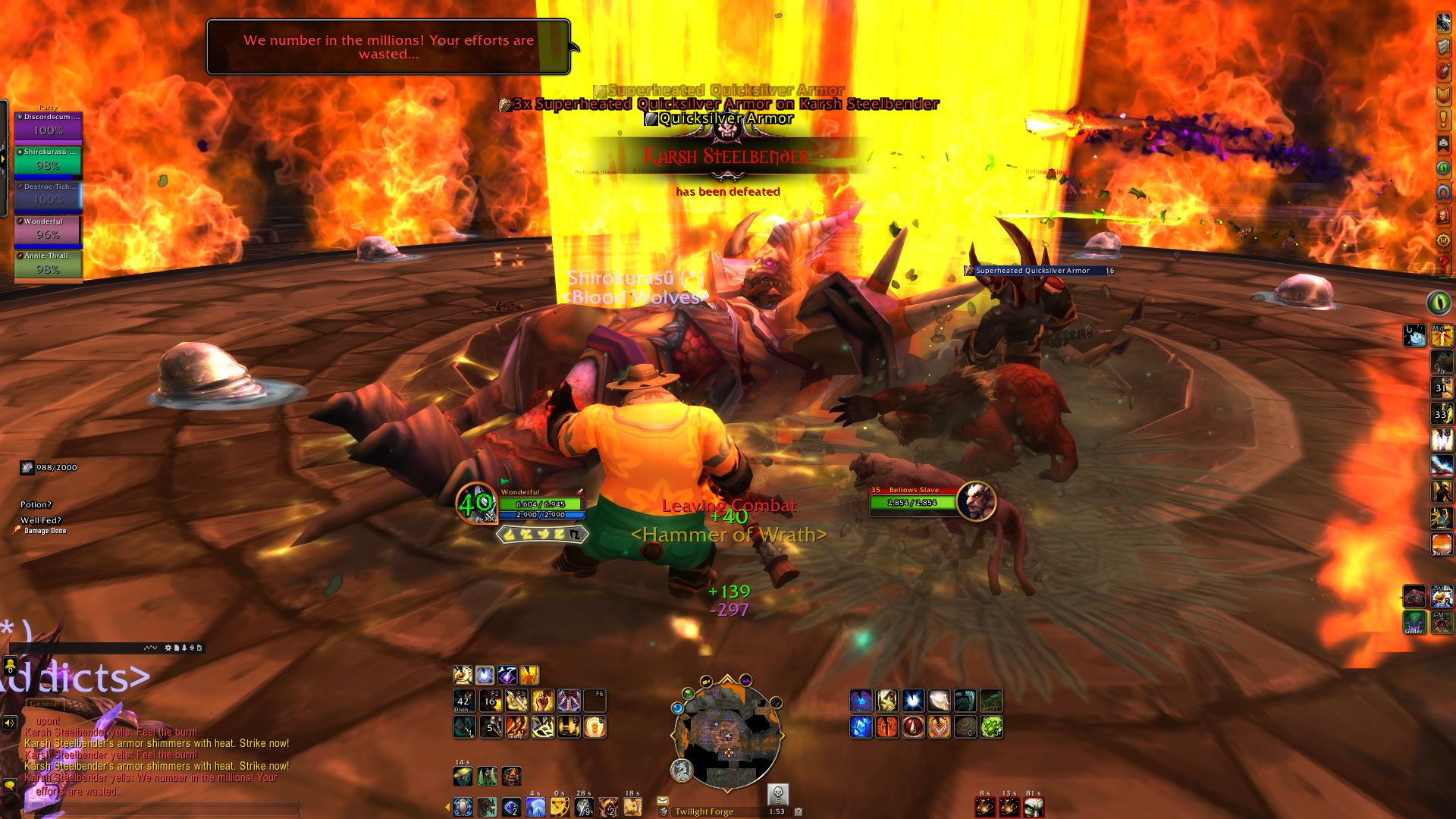Open the Twilight Forge minimap
This screenshot has height=819, width=1456.
tap(727, 733)
